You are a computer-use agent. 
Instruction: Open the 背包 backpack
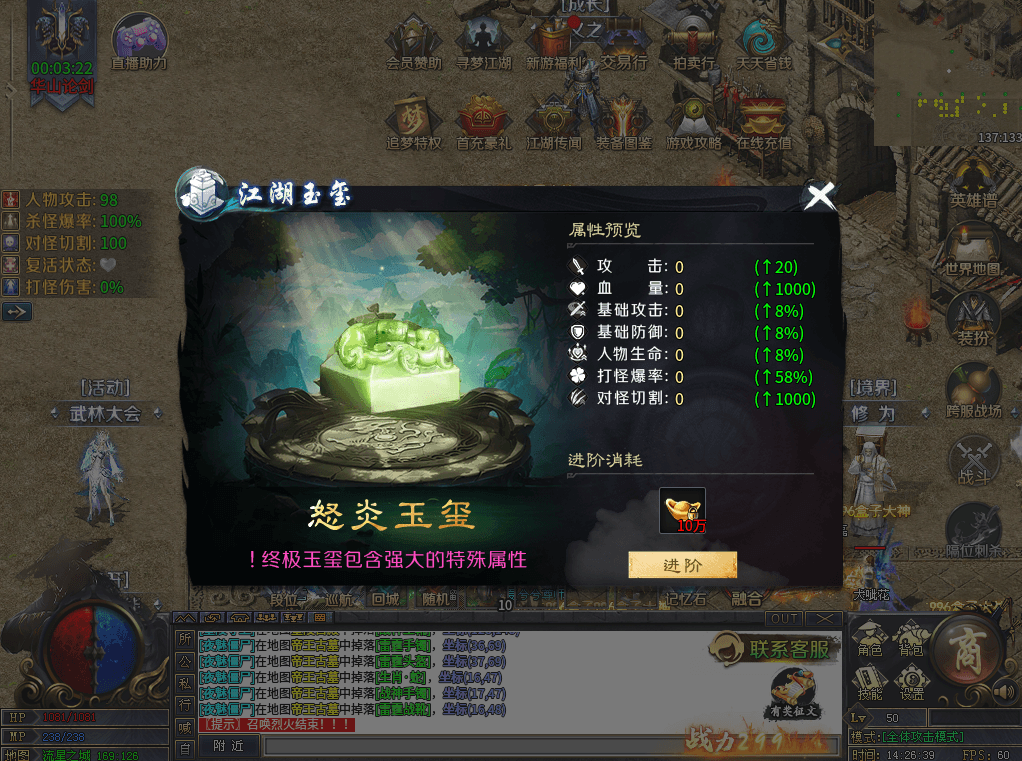[x=911, y=639]
